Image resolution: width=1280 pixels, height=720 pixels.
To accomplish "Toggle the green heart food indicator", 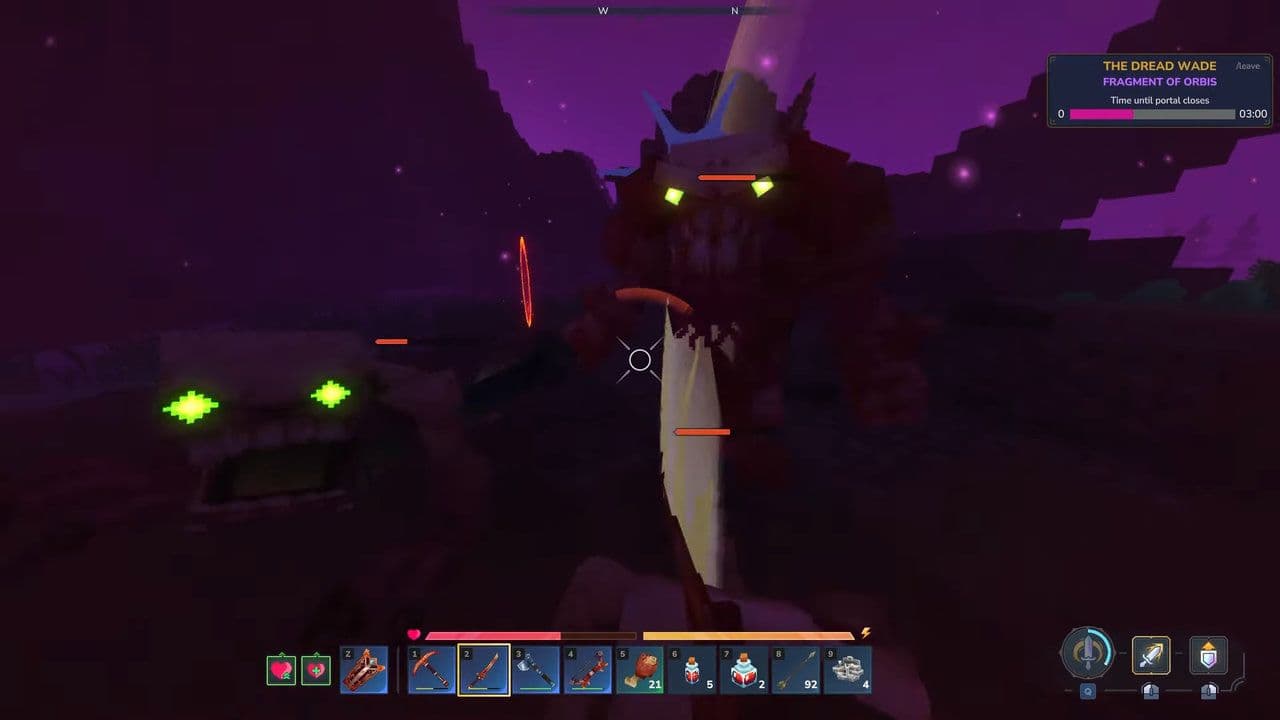I will pyautogui.click(x=280, y=668).
